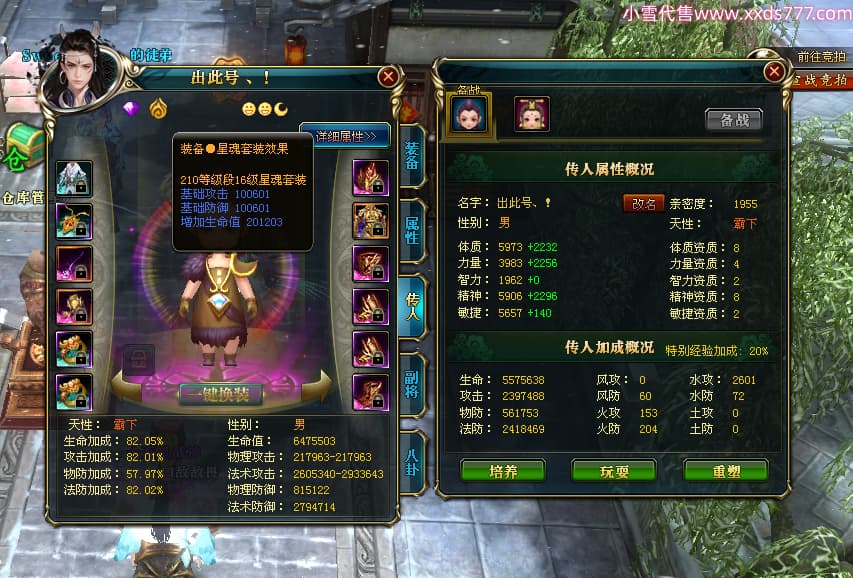Viewport: 853px width, 578px height.
Task: Rename the heir with 改名 button
Action: (x=643, y=203)
